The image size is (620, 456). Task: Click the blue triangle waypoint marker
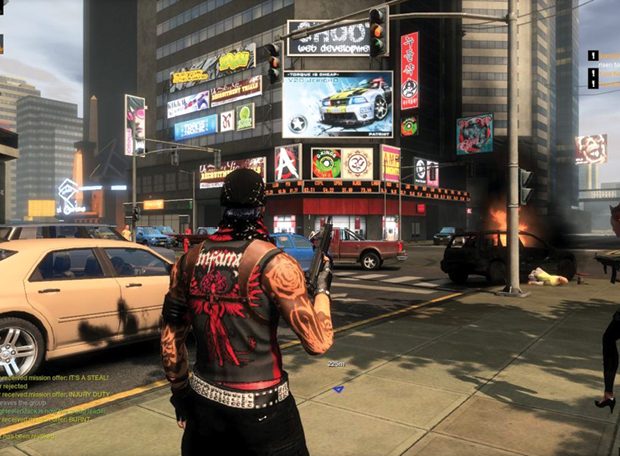[338, 388]
